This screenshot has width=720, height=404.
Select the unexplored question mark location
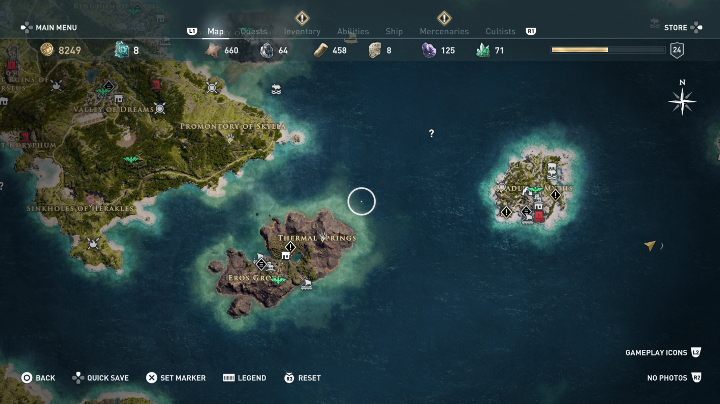click(431, 133)
